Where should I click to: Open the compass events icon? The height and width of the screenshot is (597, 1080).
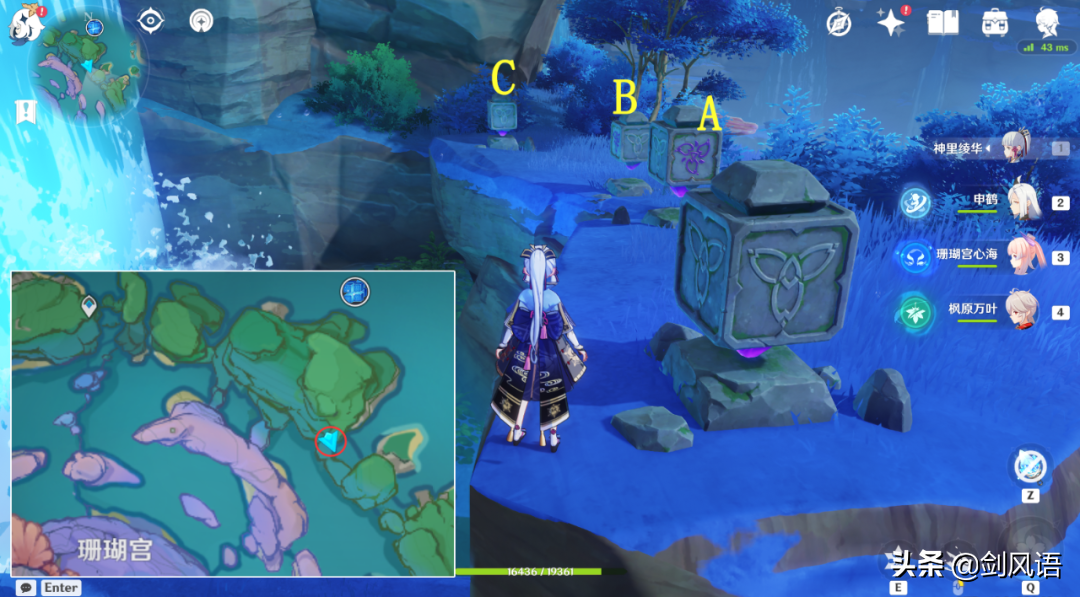tap(838, 22)
